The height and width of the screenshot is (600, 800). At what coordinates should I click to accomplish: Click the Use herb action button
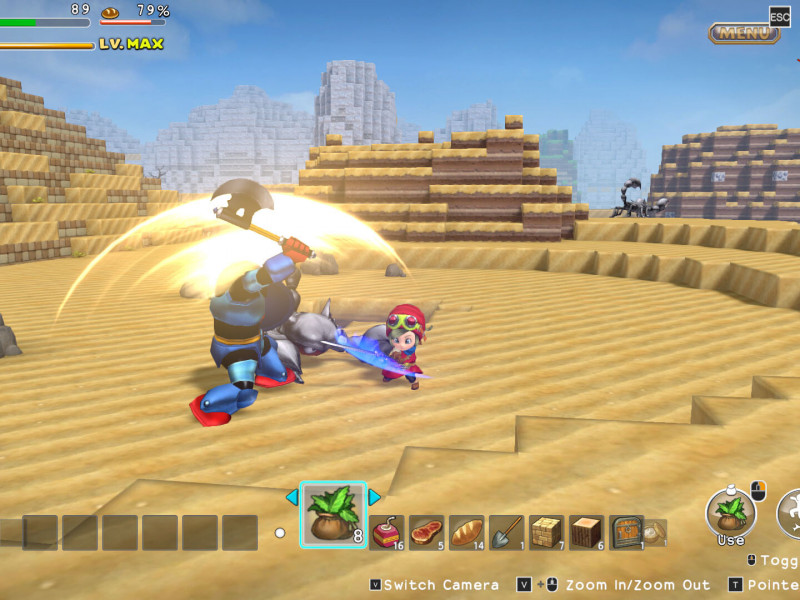731,513
